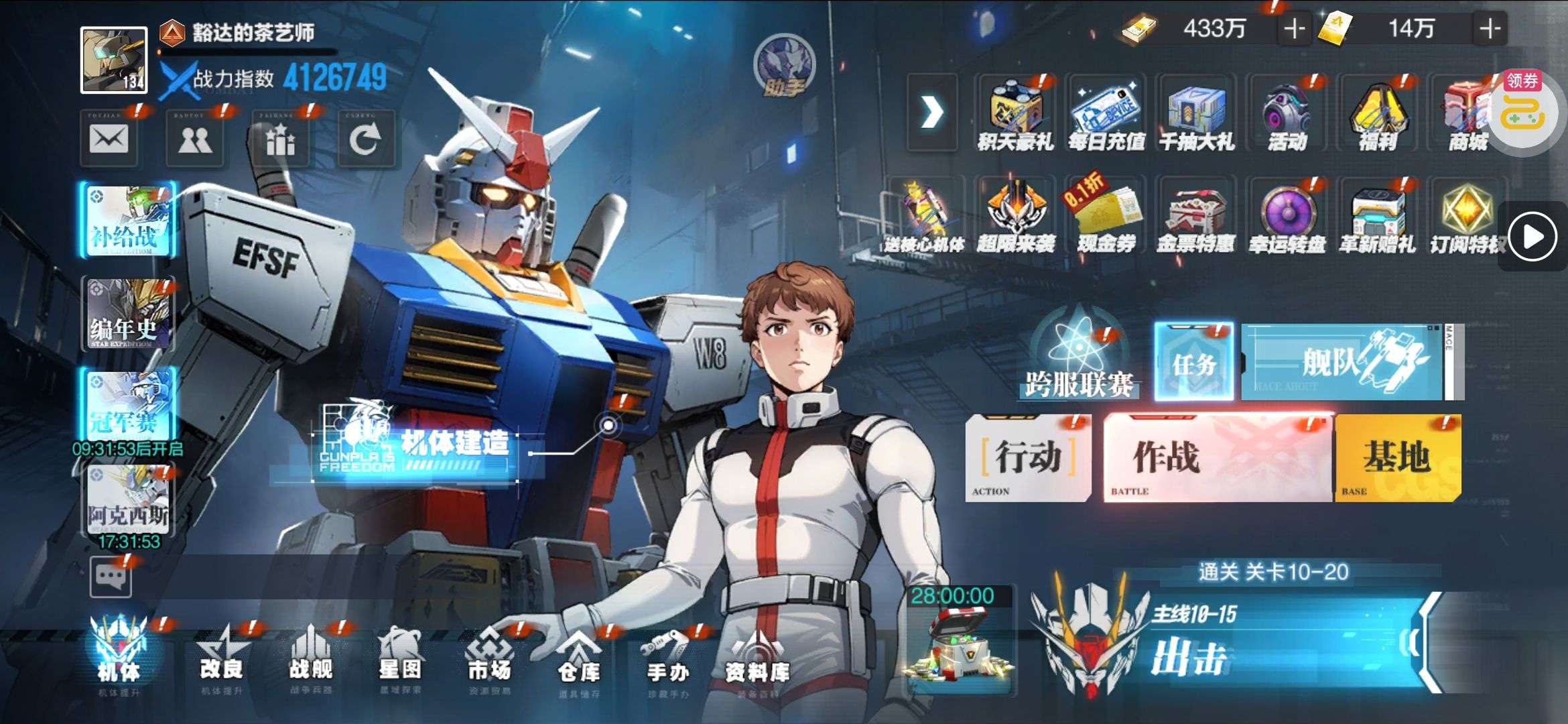
Task: Open the 行动 Action panel
Action: (x=1027, y=458)
